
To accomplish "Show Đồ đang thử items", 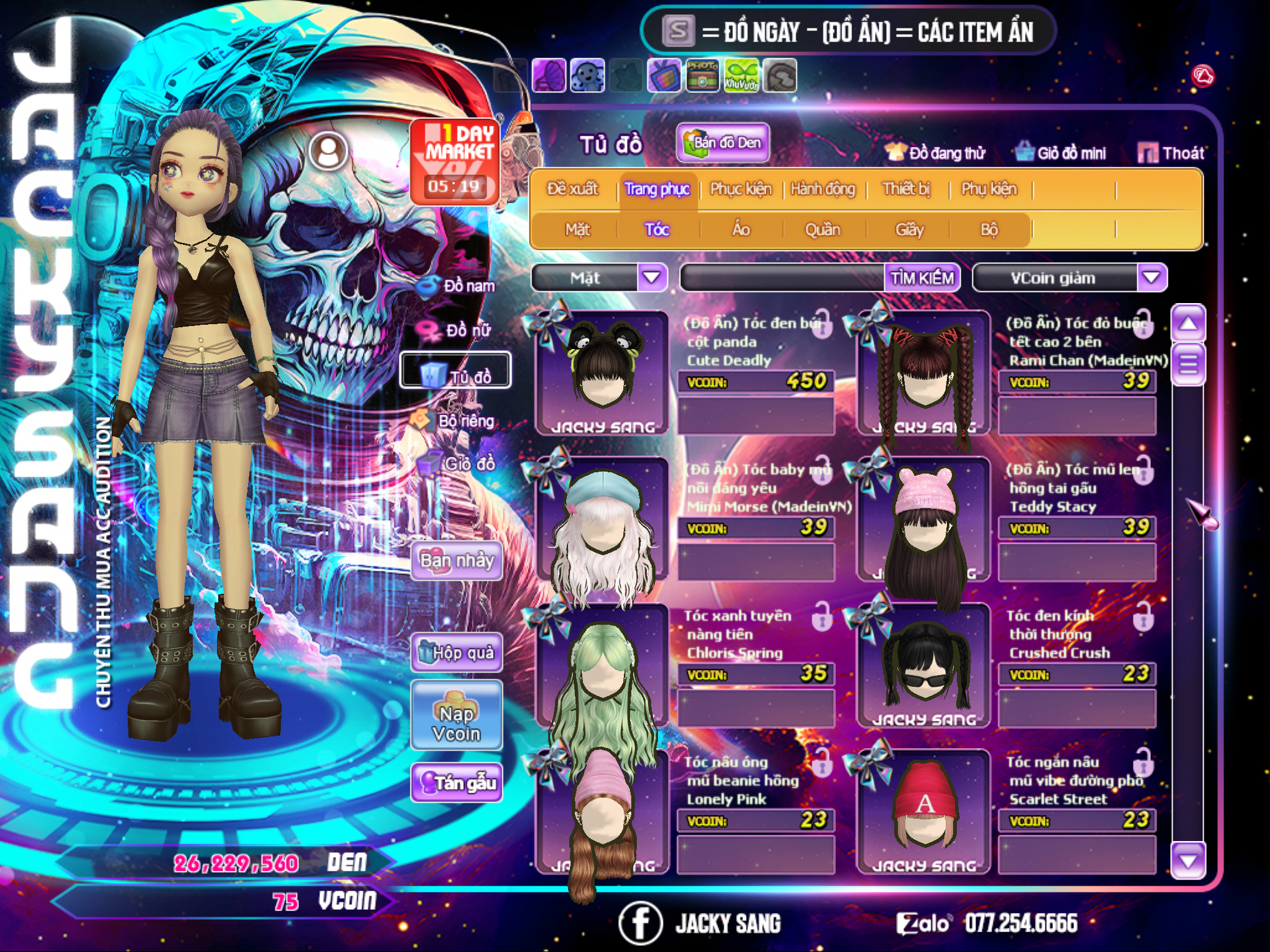I will (x=935, y=153).
